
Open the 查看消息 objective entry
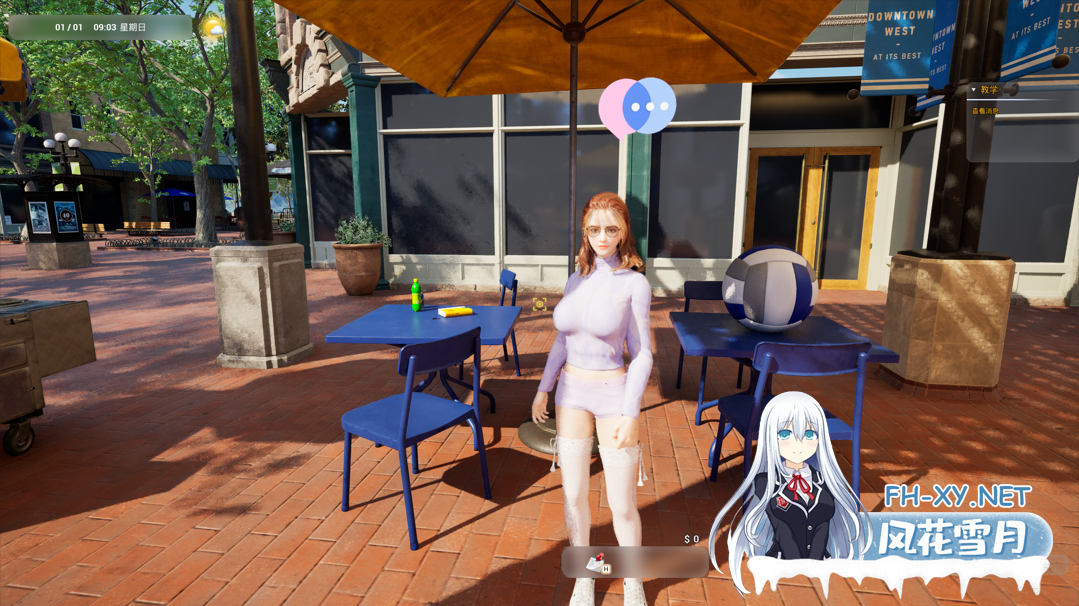point(985,111)
